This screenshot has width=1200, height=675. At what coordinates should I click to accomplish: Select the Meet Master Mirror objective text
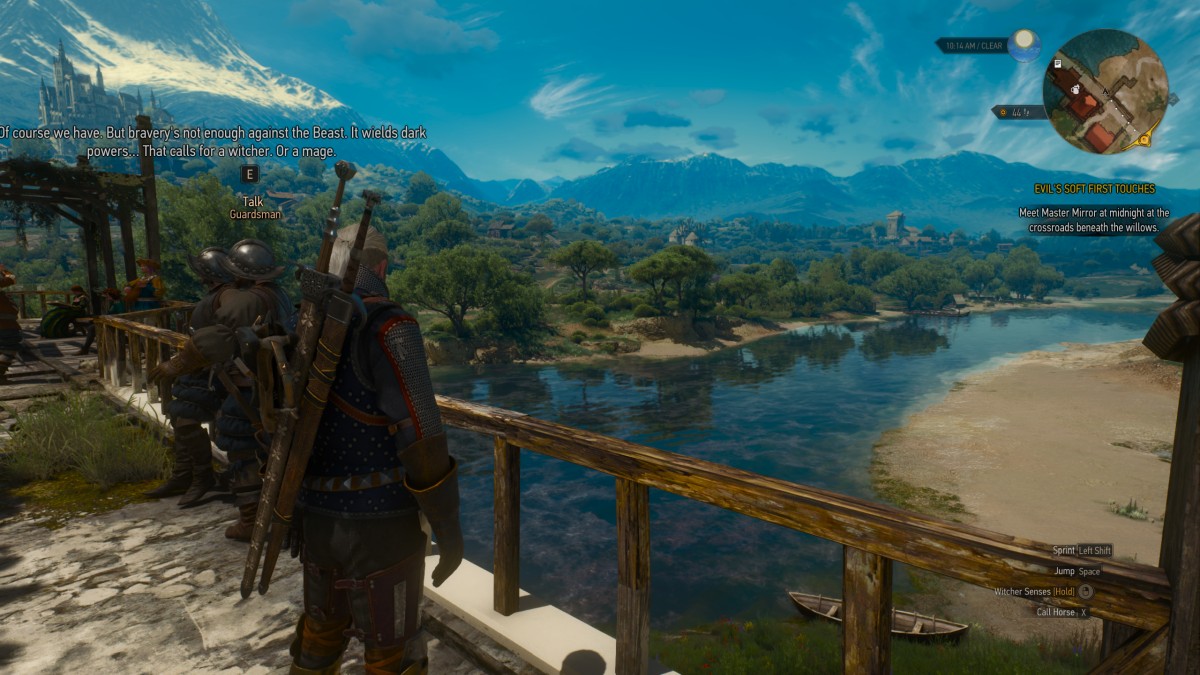pyautogui.click(x=1094, y=220)
